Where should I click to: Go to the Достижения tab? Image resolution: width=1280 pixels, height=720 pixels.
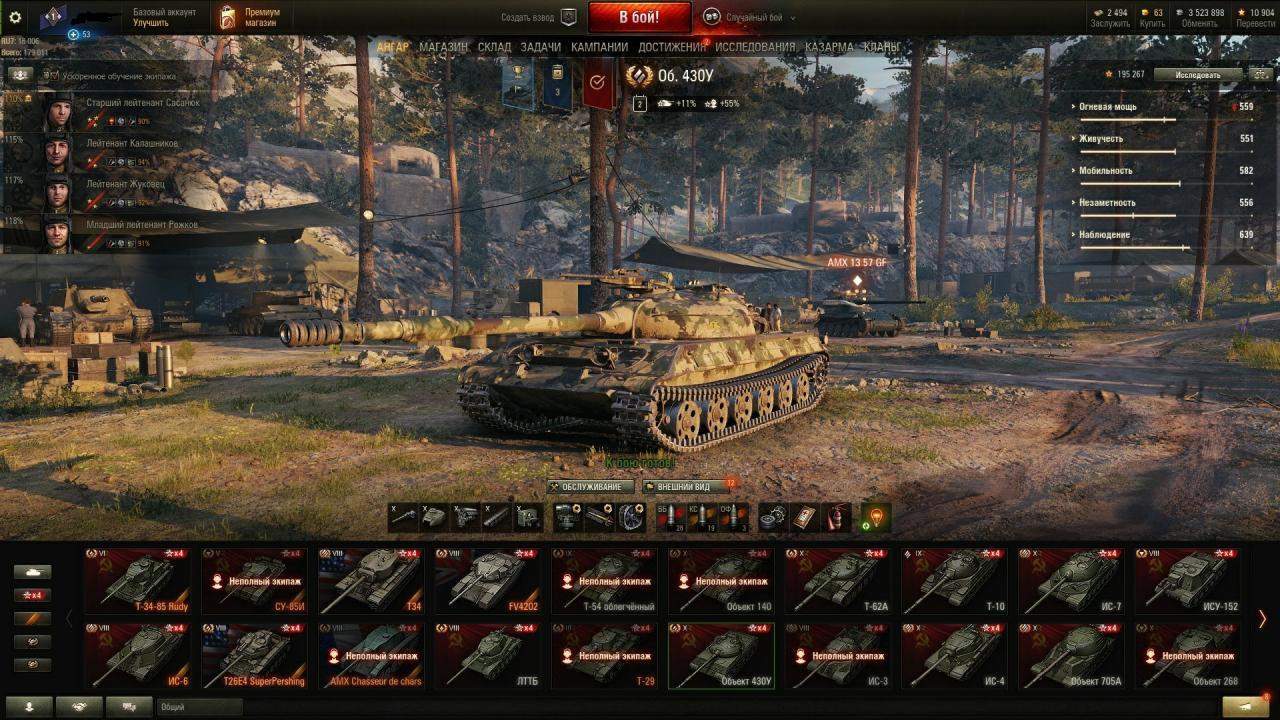671,47
